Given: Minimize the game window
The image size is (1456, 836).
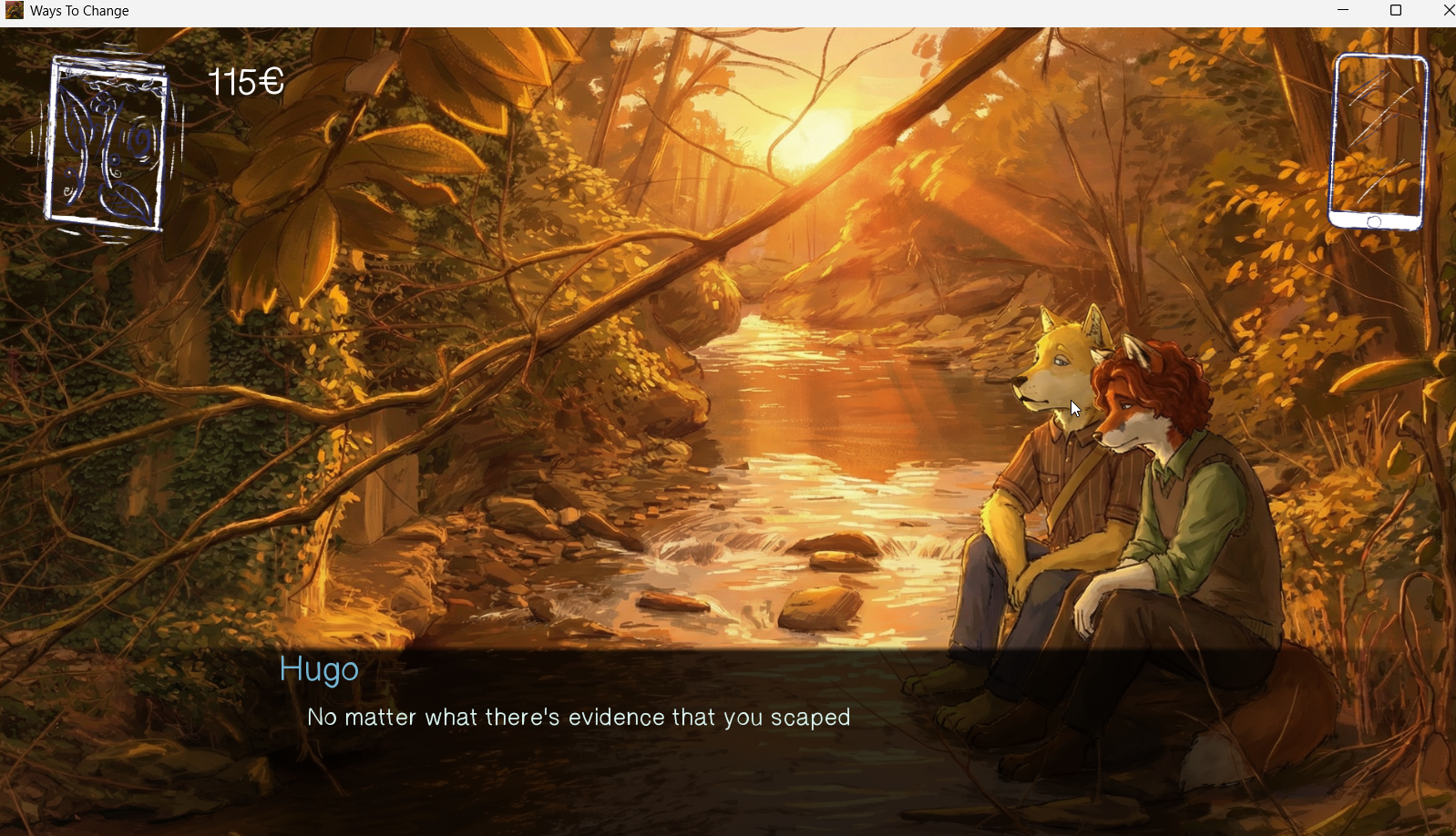Looking at the screenshot, I should pyautogui.click(x=1343, y=10).
